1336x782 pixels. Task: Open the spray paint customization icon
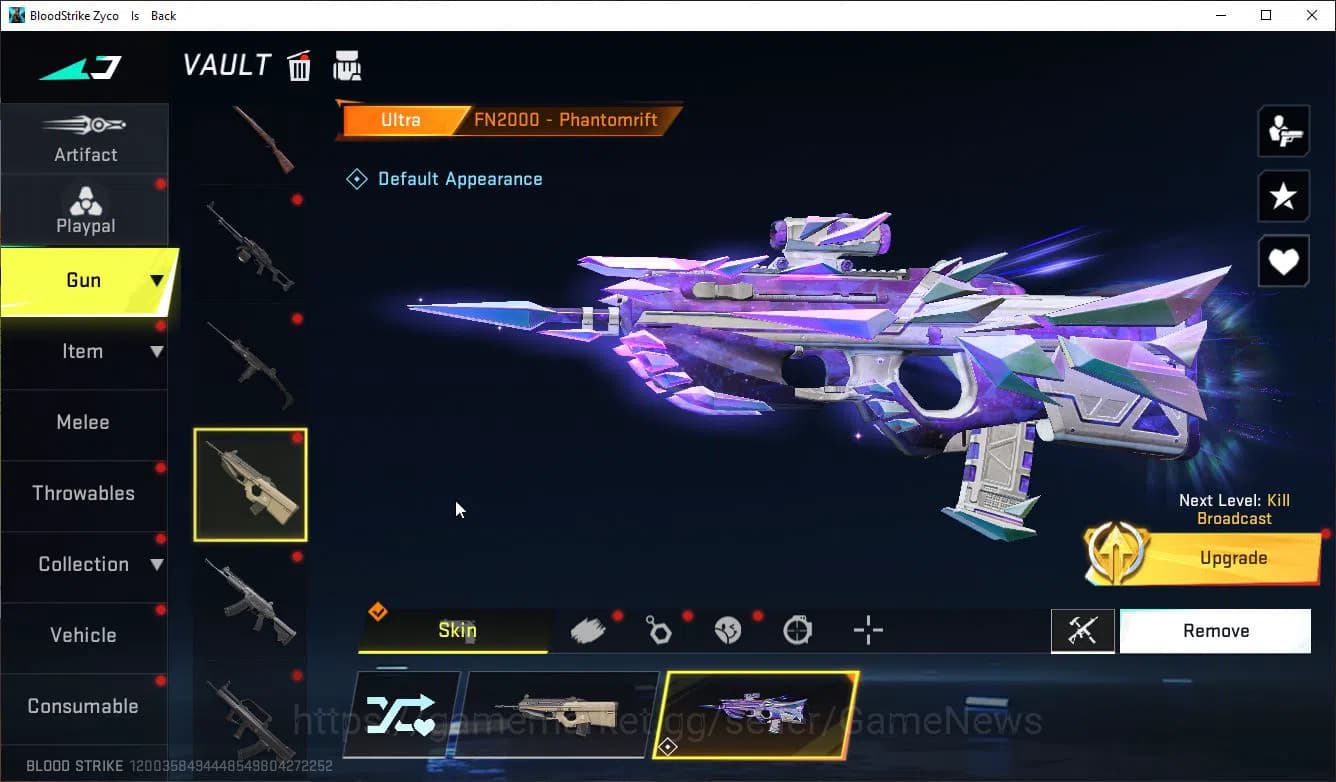[x=588, y=630]
